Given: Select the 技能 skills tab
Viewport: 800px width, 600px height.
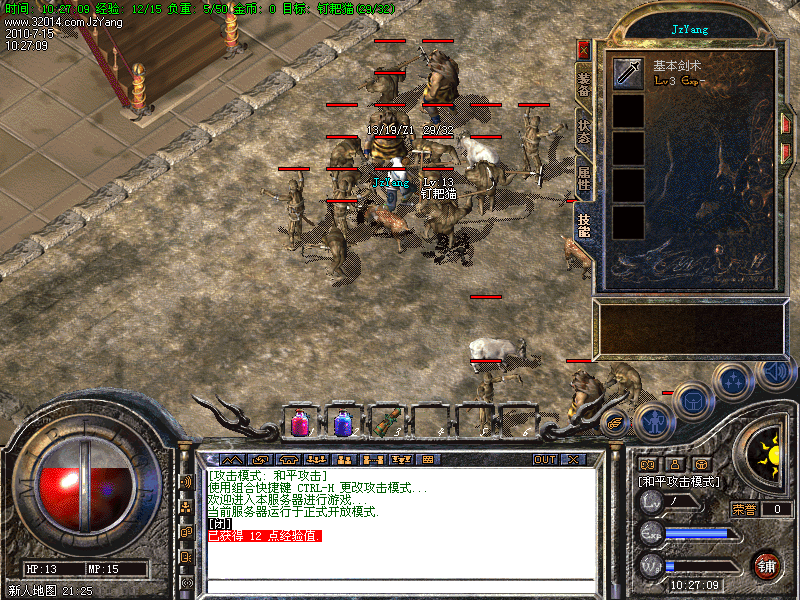Looking at the screenshot, I should [584, 226].
